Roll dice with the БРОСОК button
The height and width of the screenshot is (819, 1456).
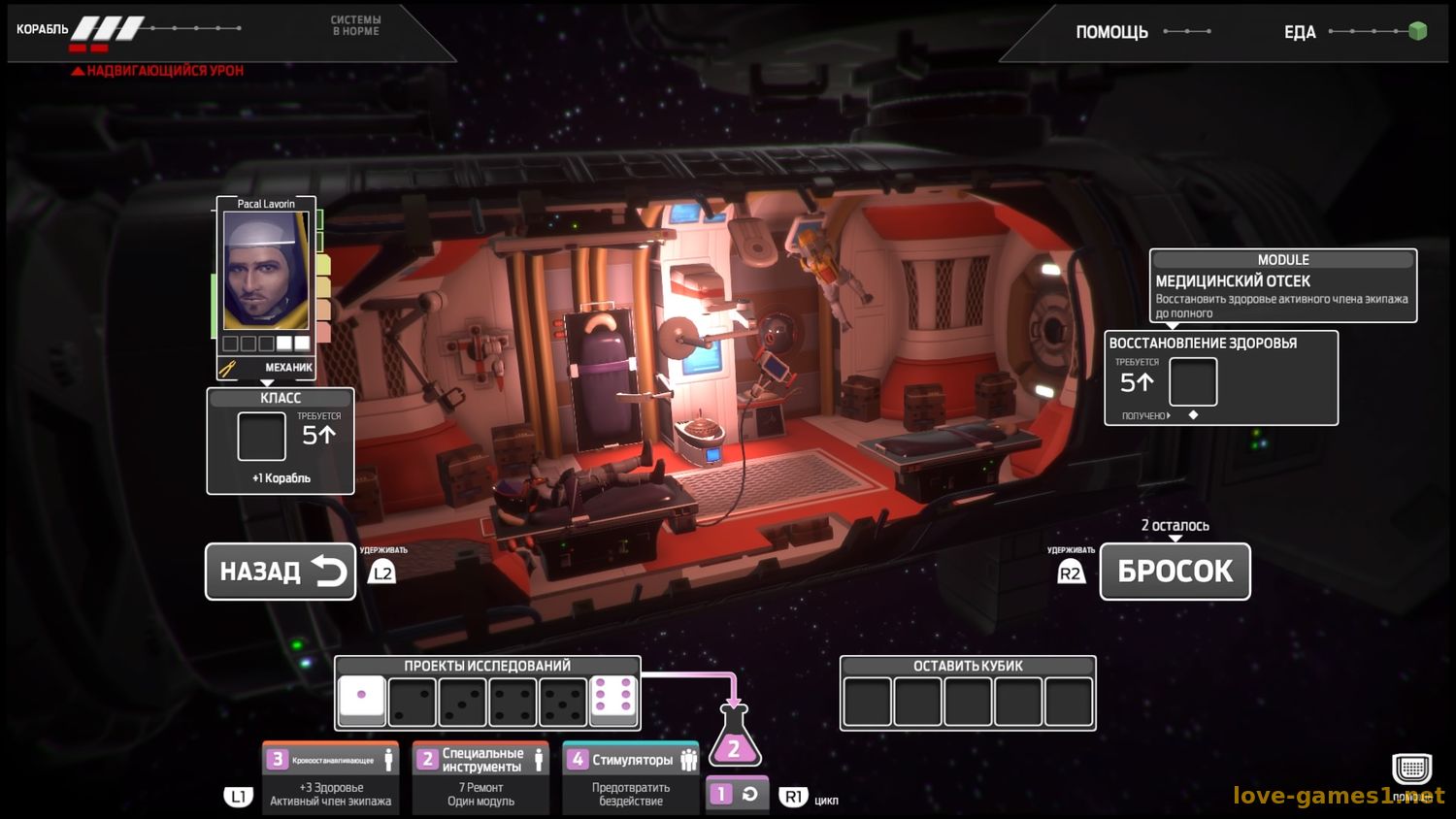tap(1175, 572)
